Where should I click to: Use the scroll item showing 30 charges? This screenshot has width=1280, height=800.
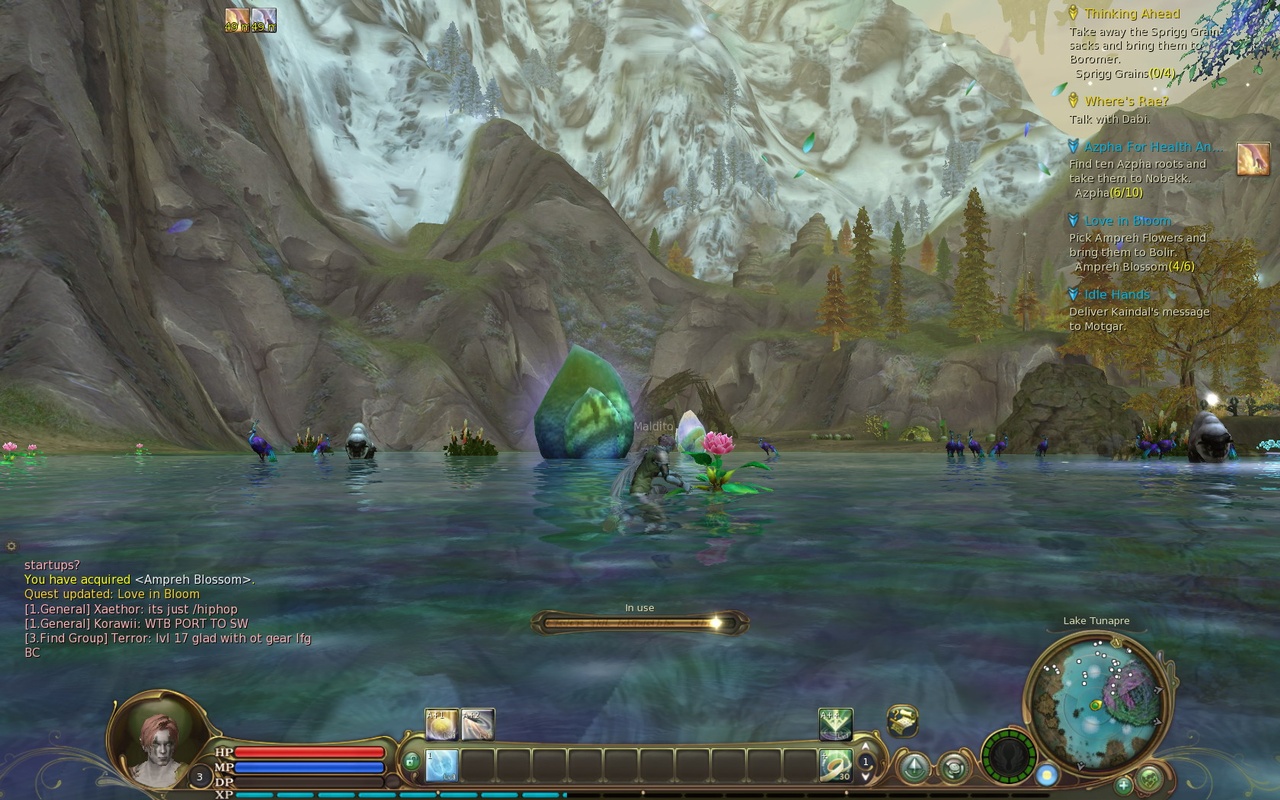tap(836, 766)
